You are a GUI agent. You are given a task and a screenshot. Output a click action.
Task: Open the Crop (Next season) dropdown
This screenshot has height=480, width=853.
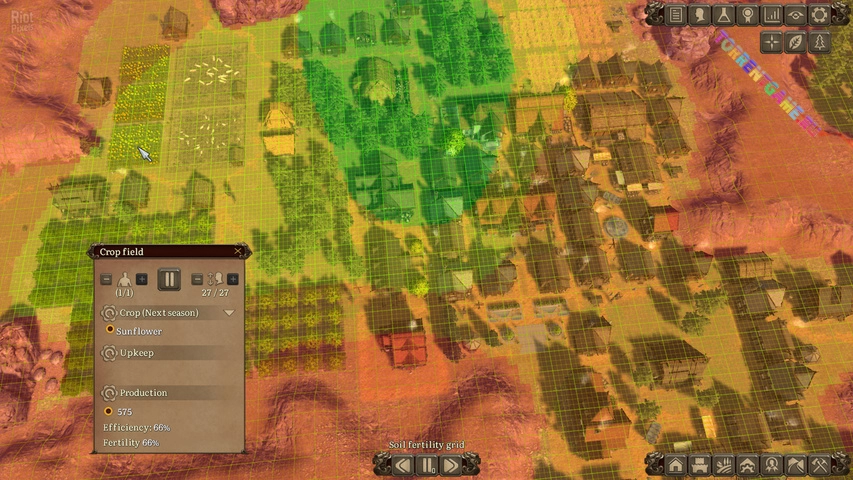[229, 313]
